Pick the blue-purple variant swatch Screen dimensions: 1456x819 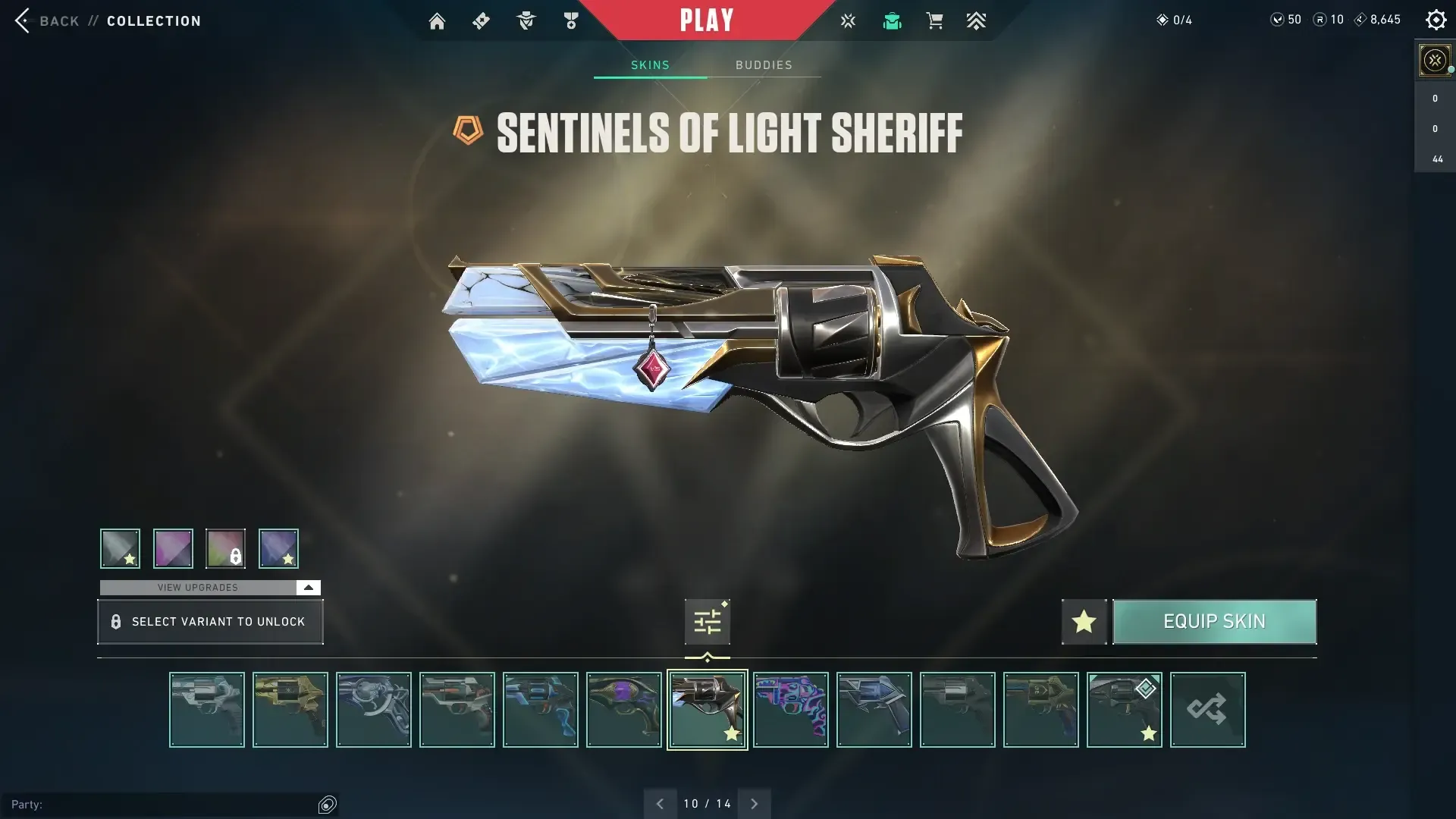[278, 548]
